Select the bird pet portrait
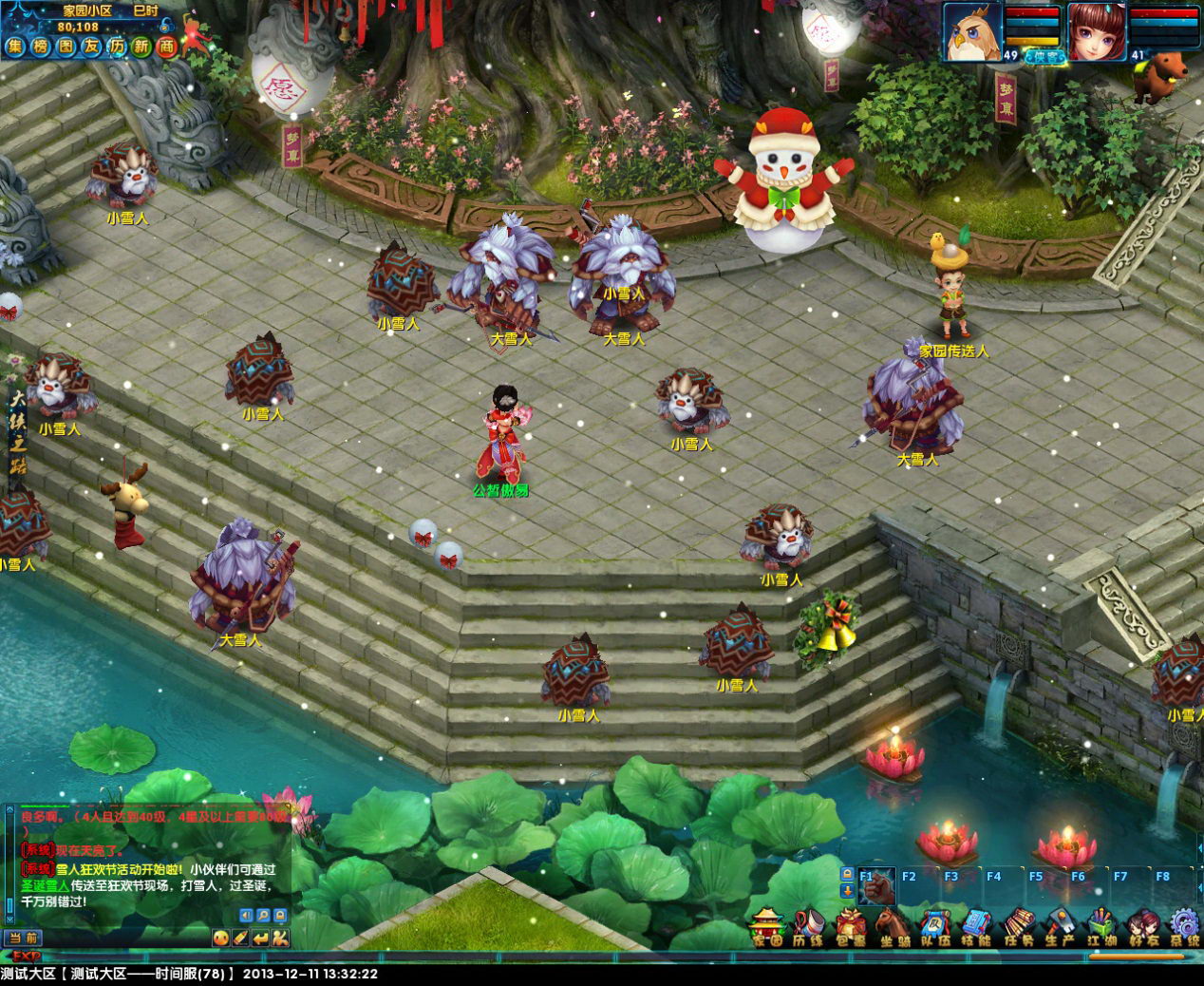The height and width of the screenshot is (986, 1204). [972, 31]
